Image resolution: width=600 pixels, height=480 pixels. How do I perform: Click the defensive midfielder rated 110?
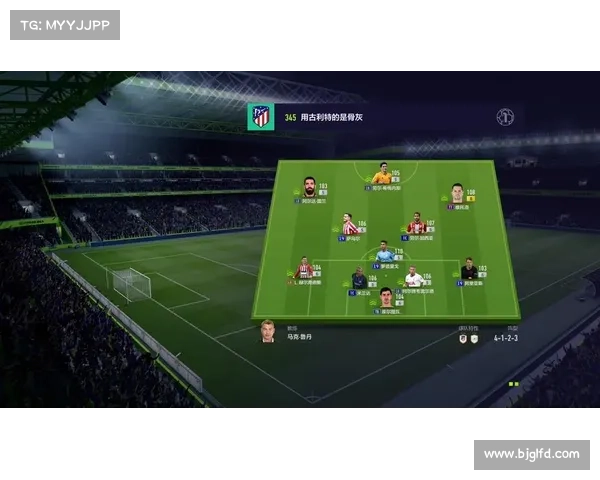(383, 253)
